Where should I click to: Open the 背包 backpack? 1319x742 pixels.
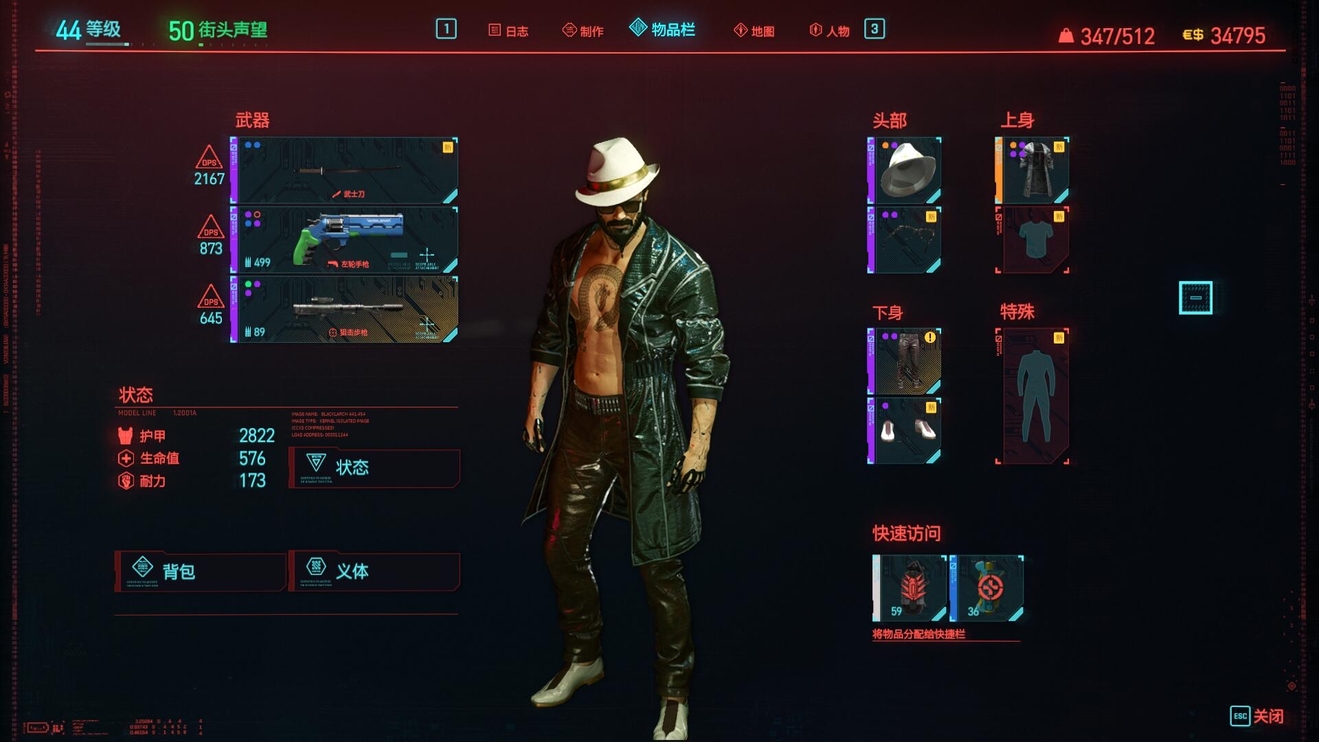point(201,571)
